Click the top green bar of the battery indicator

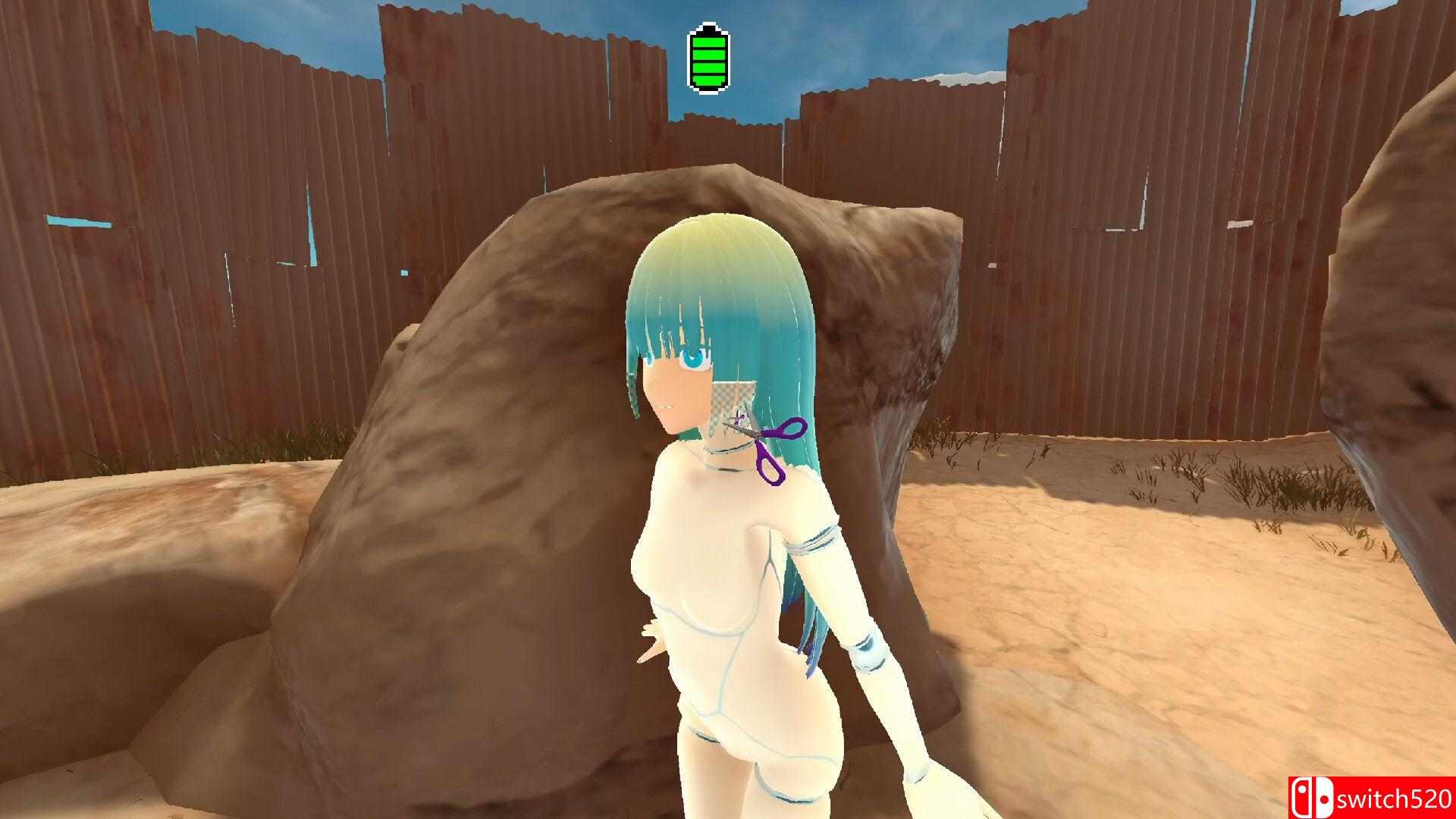[708, 43]
